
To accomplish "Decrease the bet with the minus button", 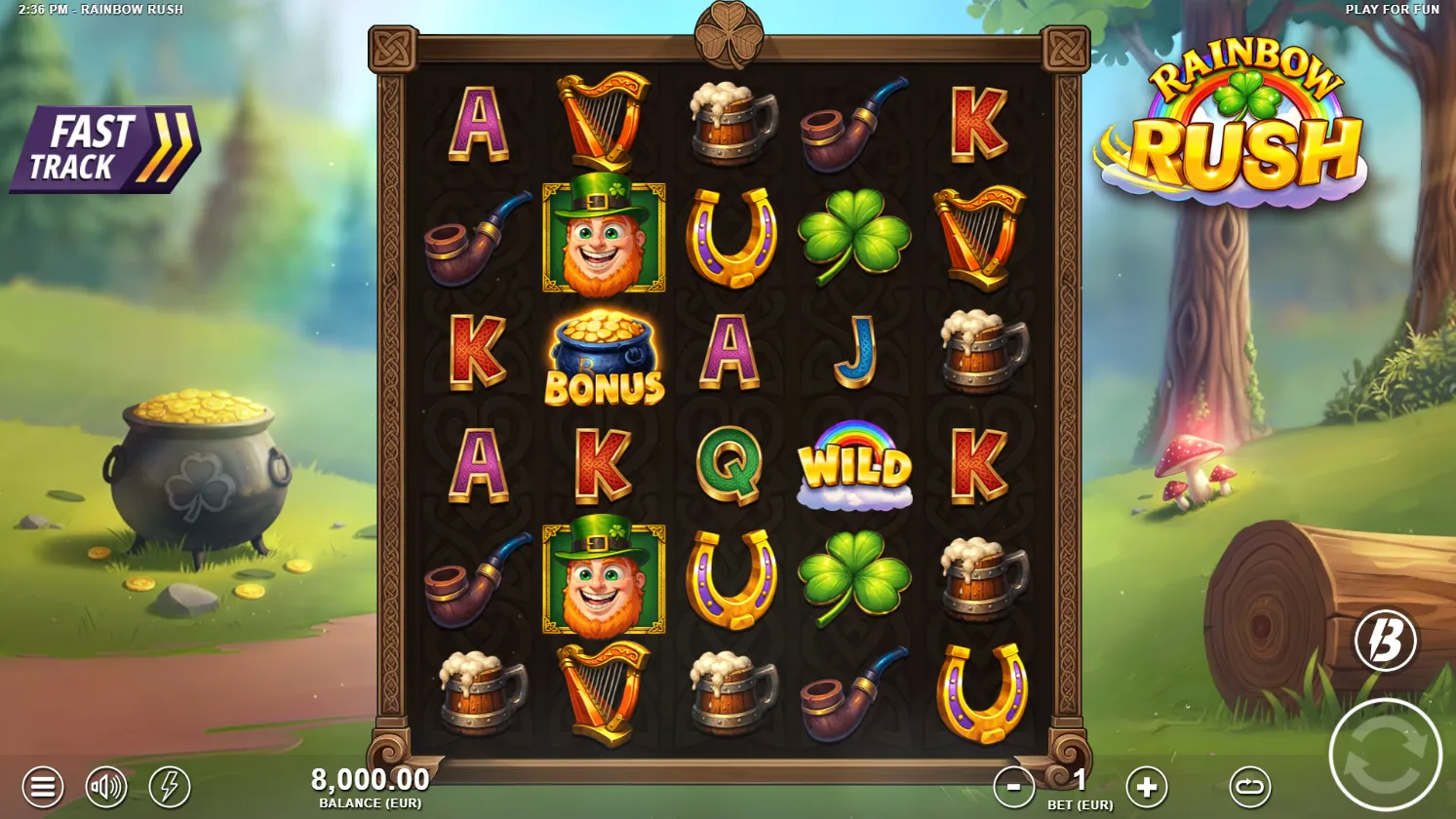I will [1013, 786].
